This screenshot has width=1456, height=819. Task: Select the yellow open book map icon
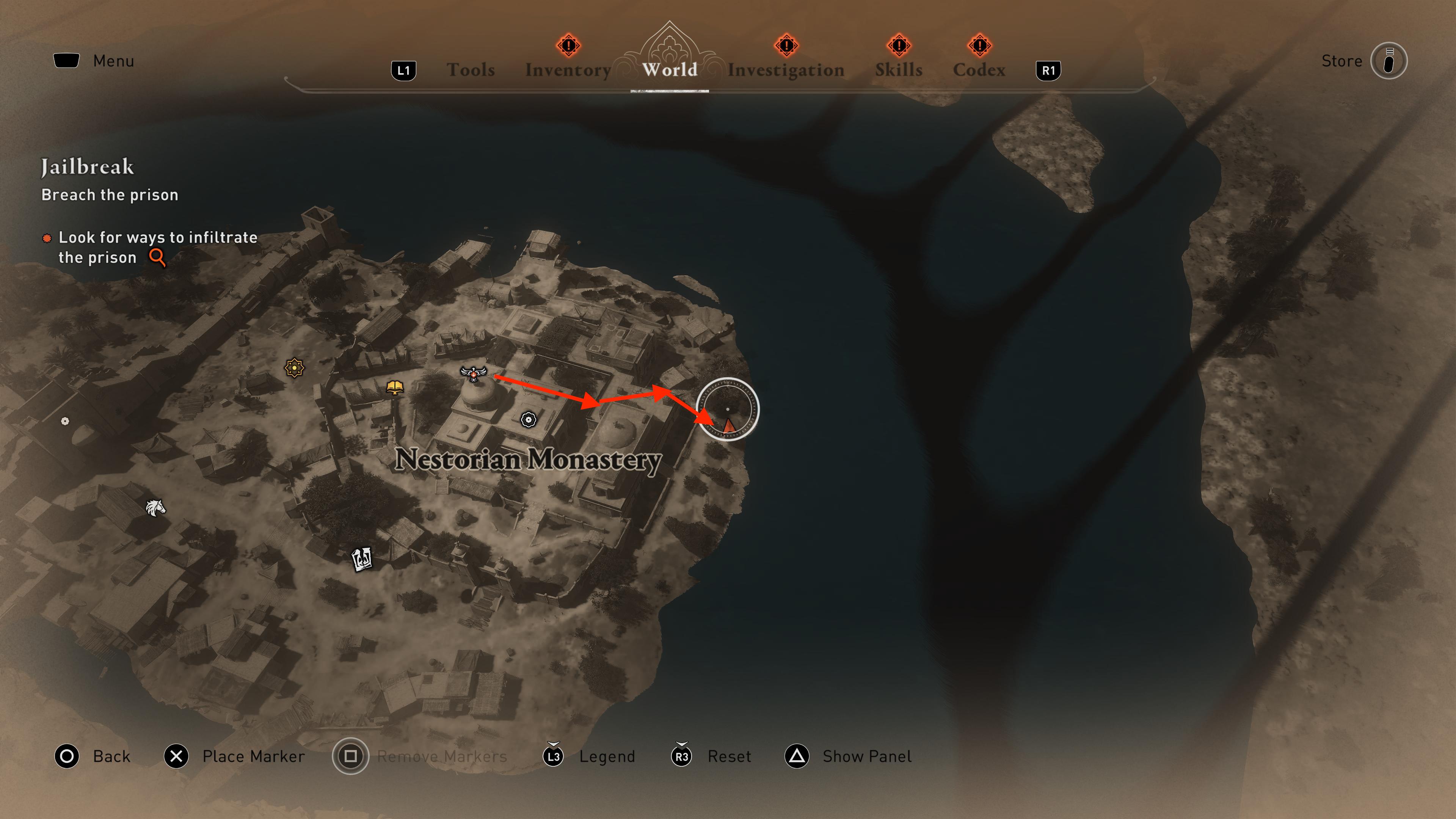pyautogui.click(x=394, y=387)
